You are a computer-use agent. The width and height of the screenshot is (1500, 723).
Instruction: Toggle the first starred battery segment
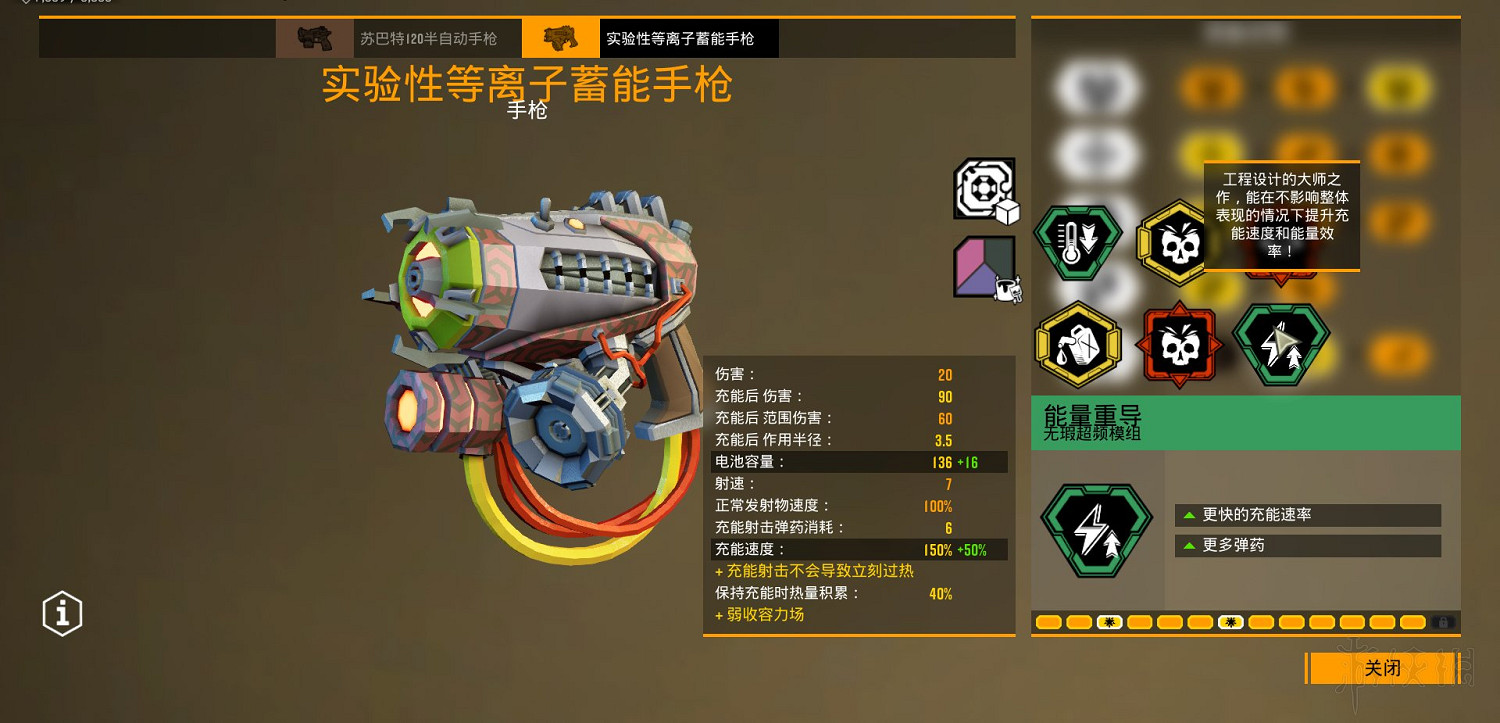tap(1110, 621)
